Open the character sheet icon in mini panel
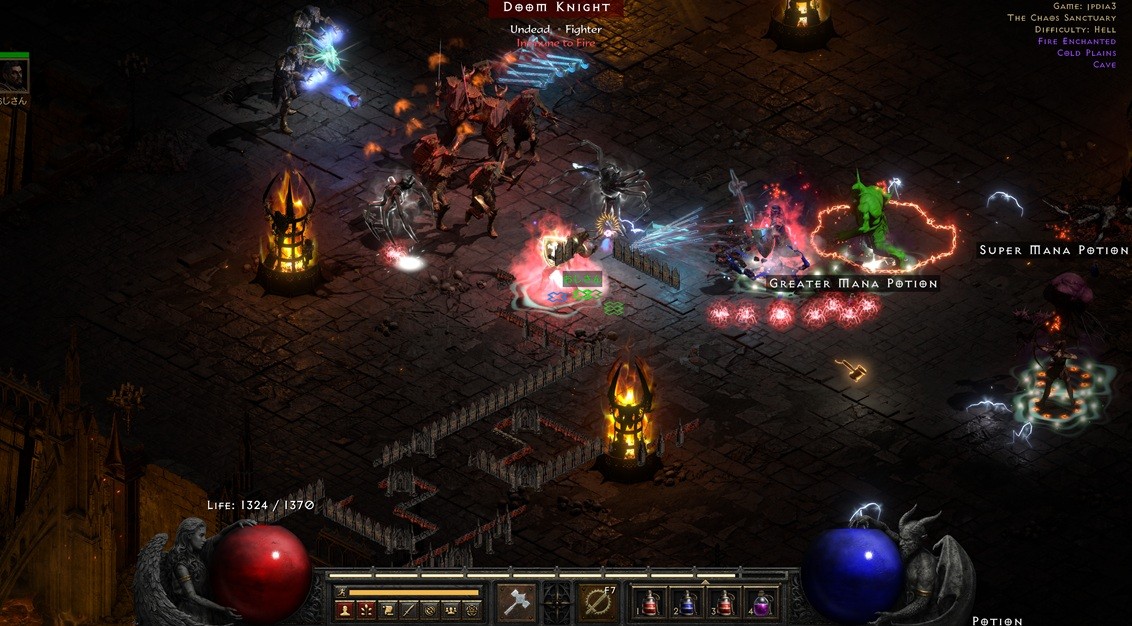This screenshot has height=626, width=1132. pos(345,610)
